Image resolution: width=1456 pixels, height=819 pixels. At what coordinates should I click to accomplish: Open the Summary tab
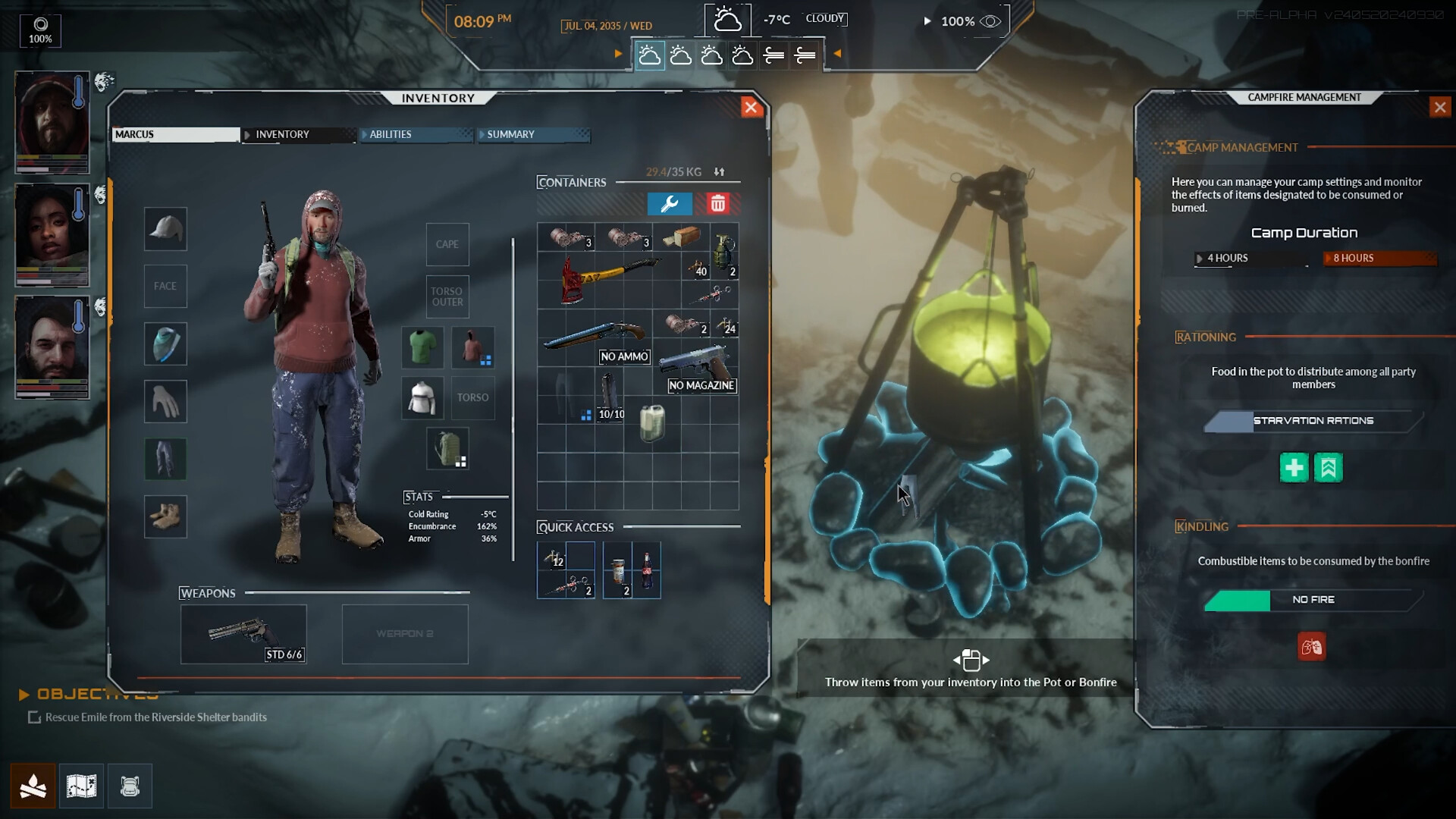(x=533, y=135)
